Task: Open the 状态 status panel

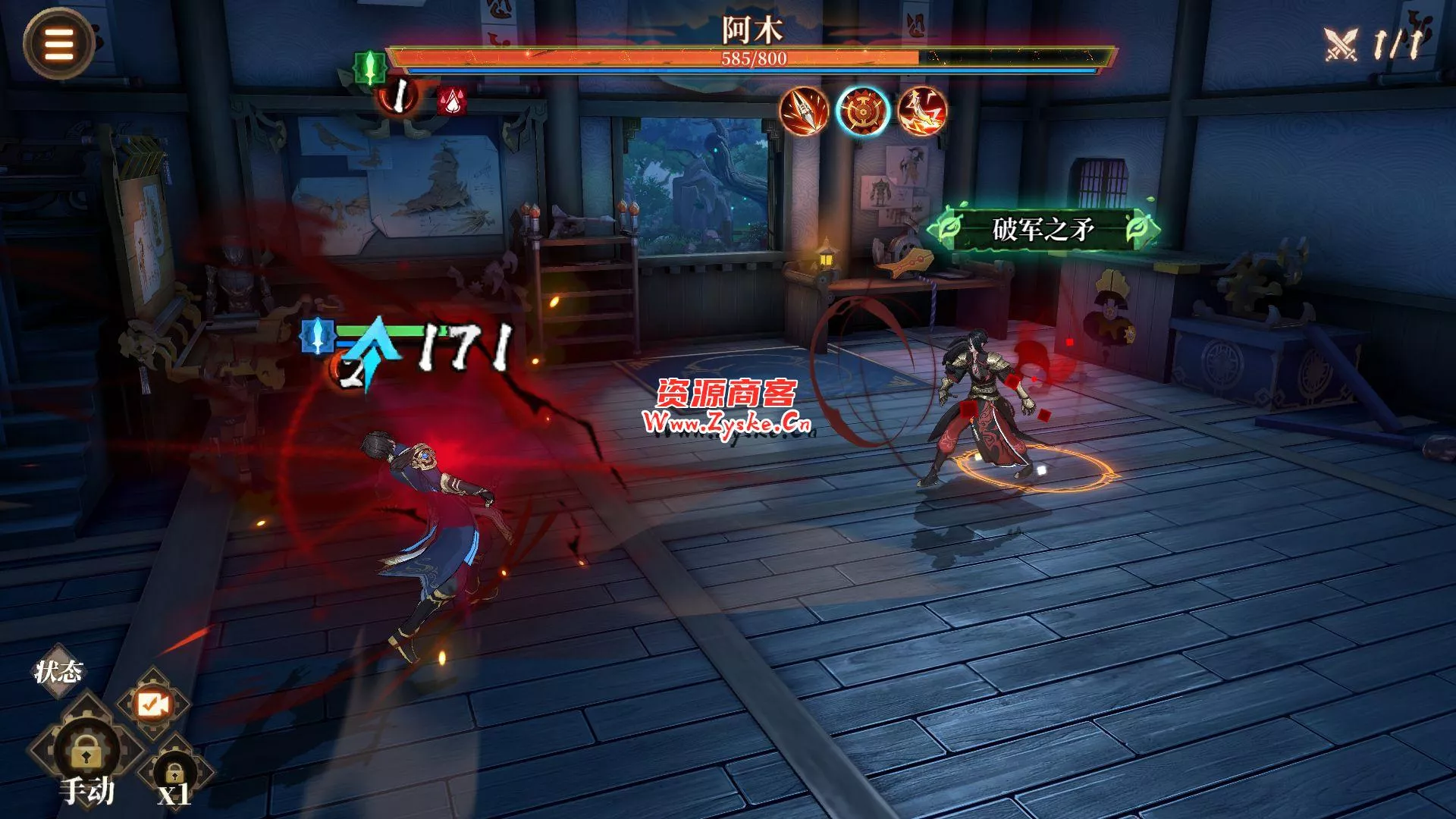Action: 58,671
